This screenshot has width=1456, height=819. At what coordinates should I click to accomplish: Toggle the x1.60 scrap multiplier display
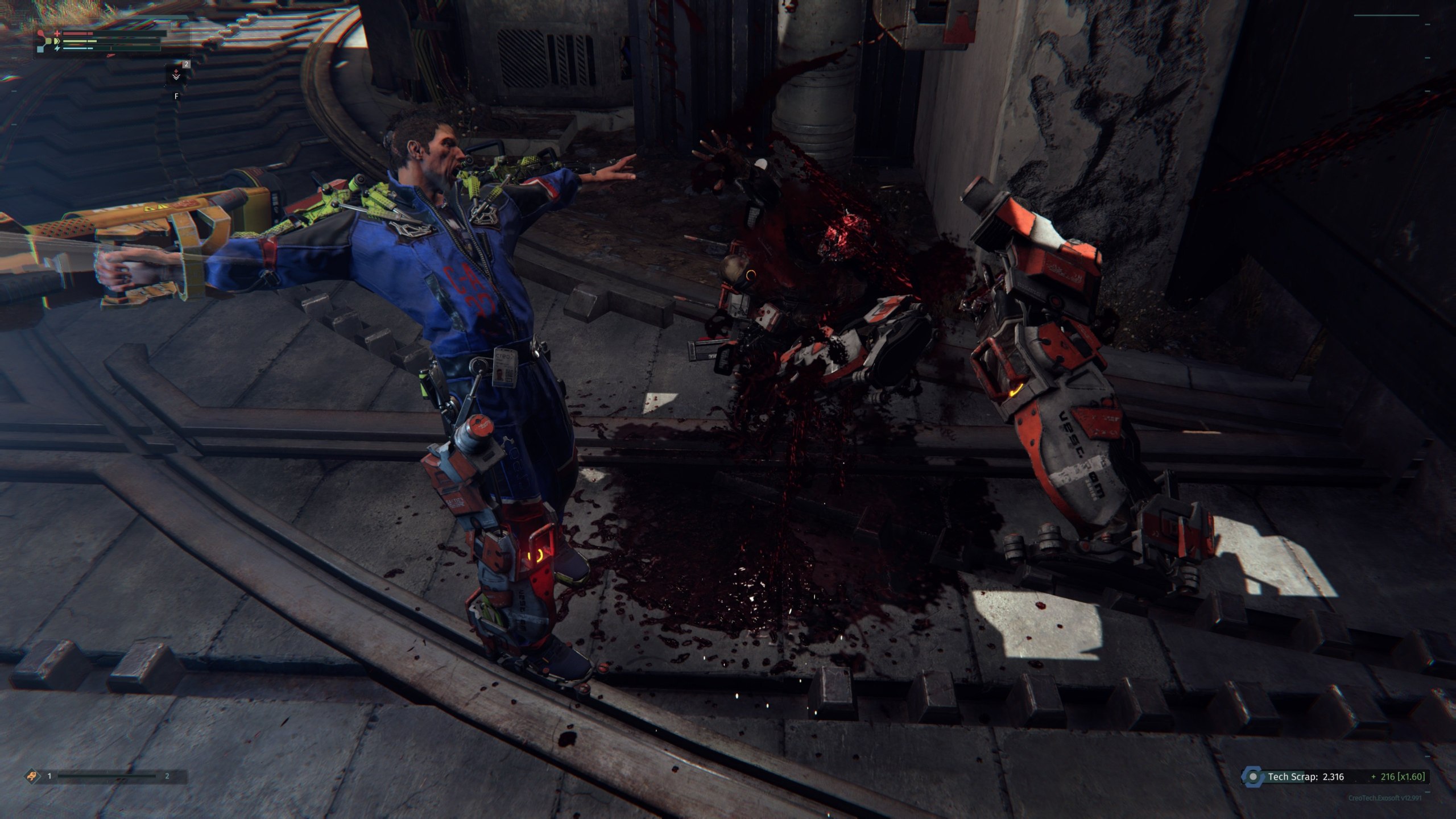coord(1412,777)
